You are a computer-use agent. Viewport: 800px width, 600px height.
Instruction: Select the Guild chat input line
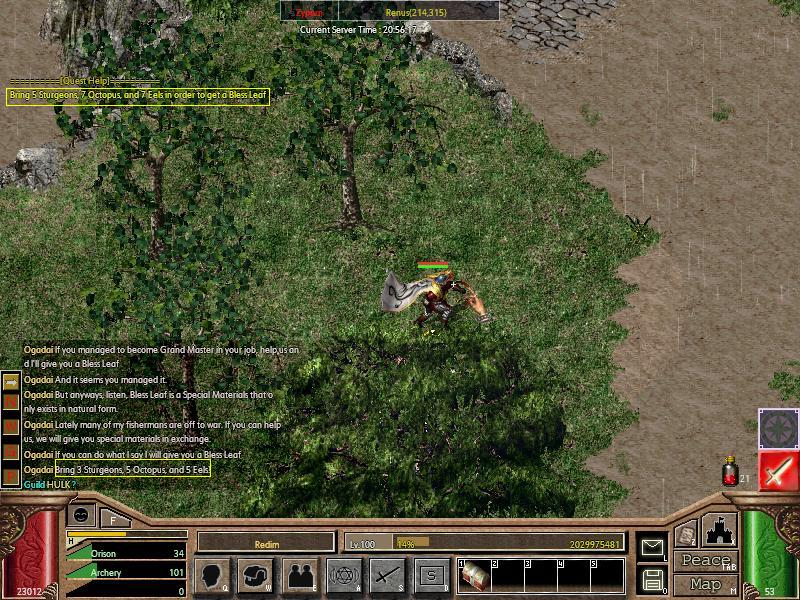point(150,485)
